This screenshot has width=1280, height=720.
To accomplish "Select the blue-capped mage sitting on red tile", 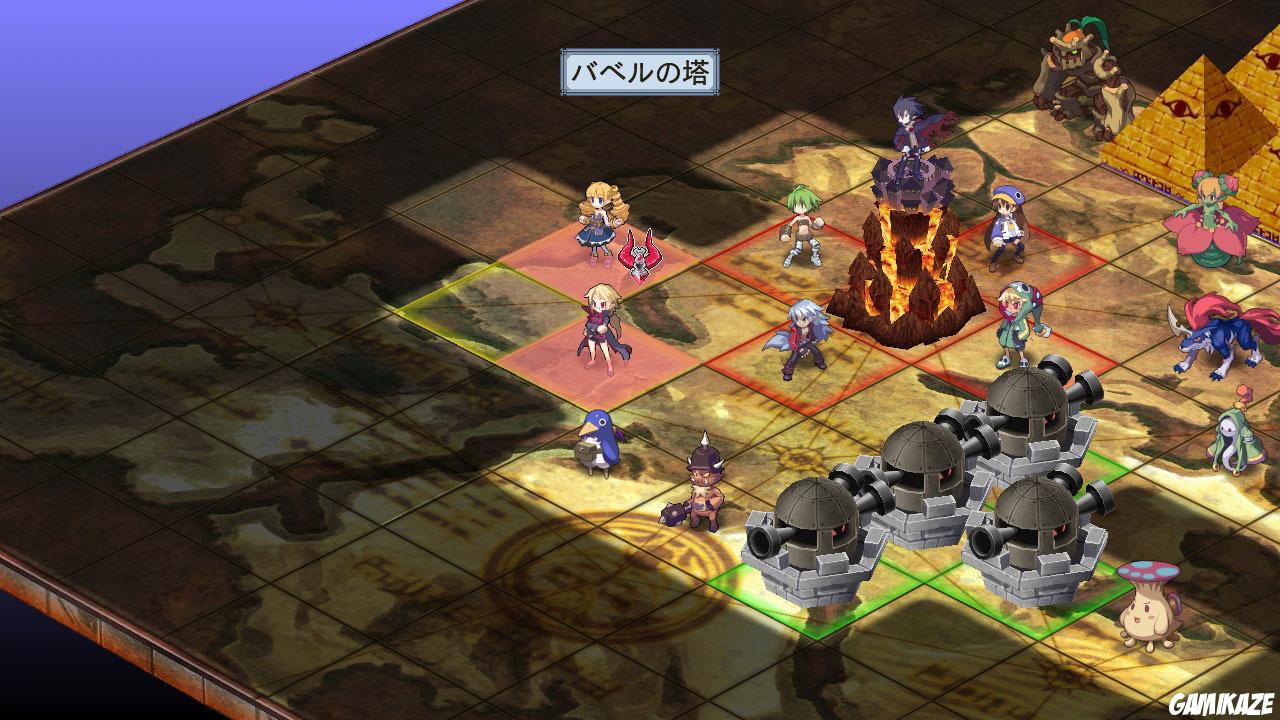I will (1005, 225).
